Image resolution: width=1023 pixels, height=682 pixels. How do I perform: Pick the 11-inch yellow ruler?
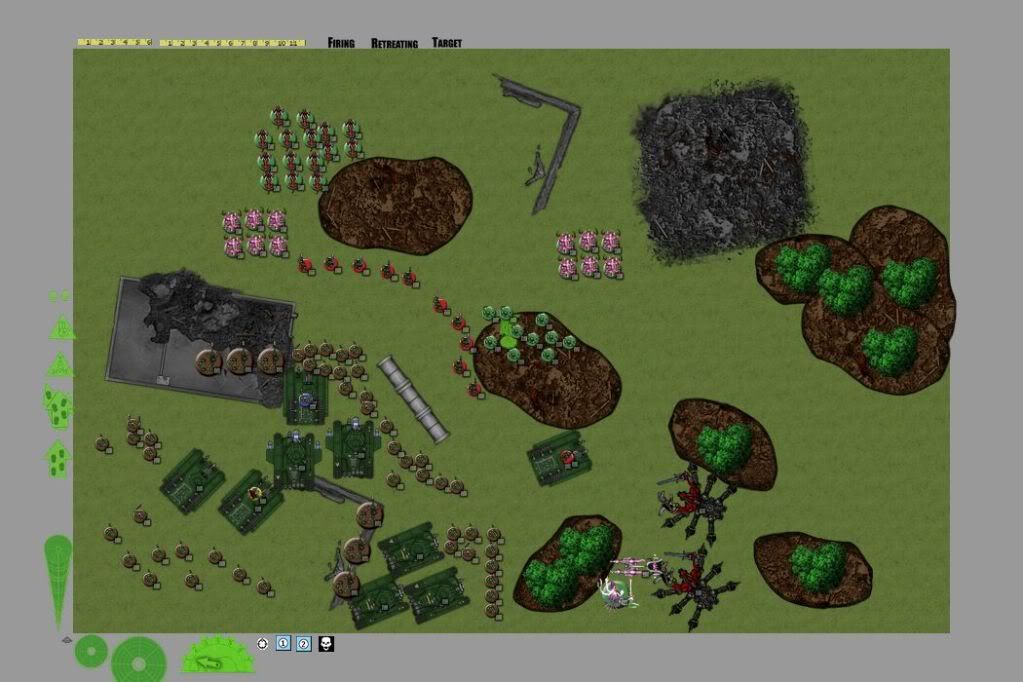[x=232, y=43]
